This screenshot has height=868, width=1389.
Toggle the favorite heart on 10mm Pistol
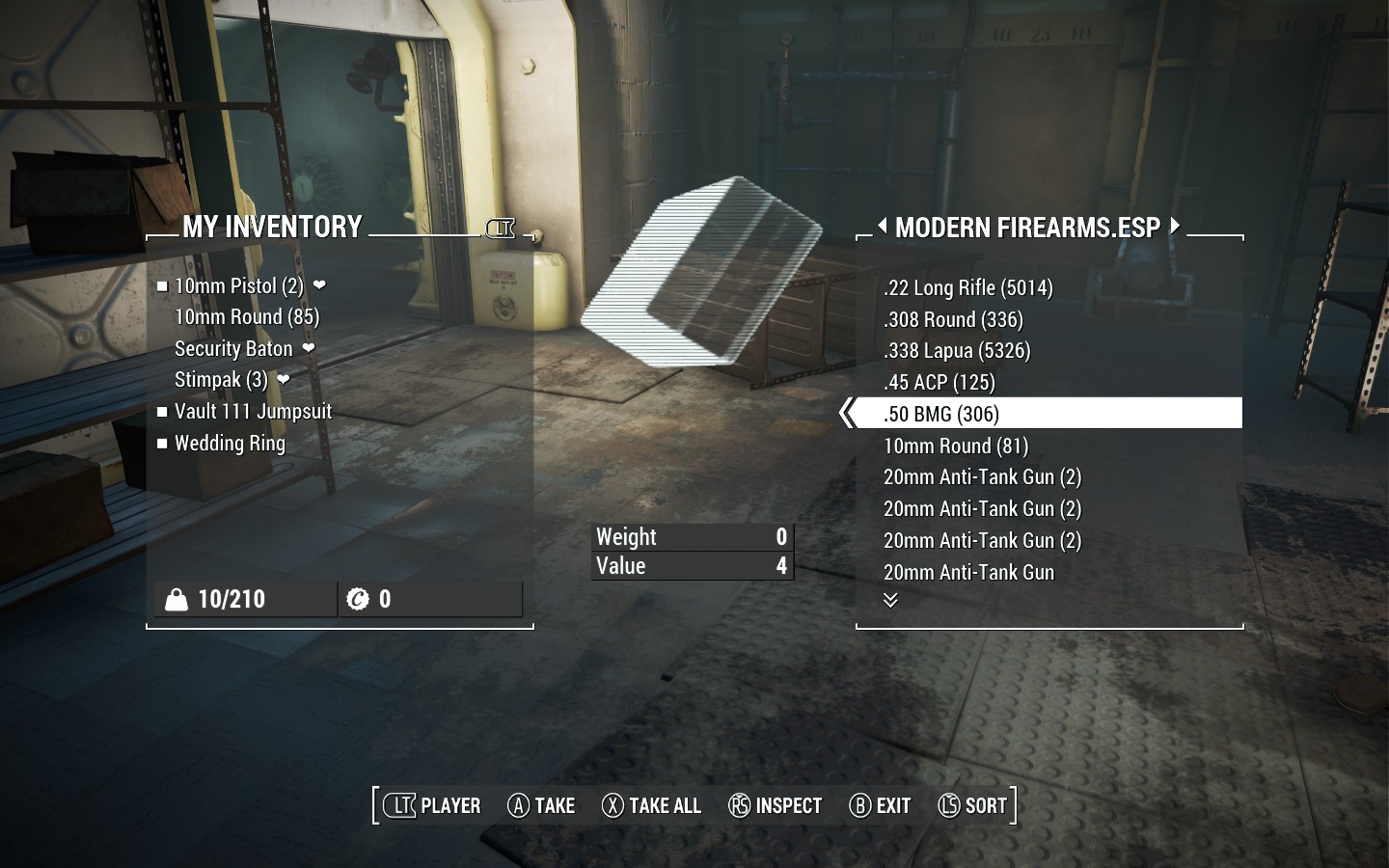[319, 285]
